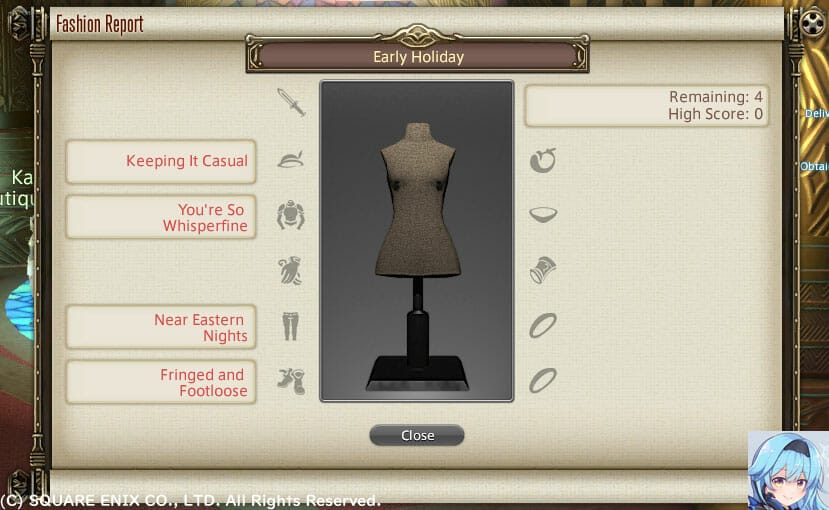Select the Keeping It Casual hint
The width and height of the screenshot is (829, 510).
click(161, 161)
